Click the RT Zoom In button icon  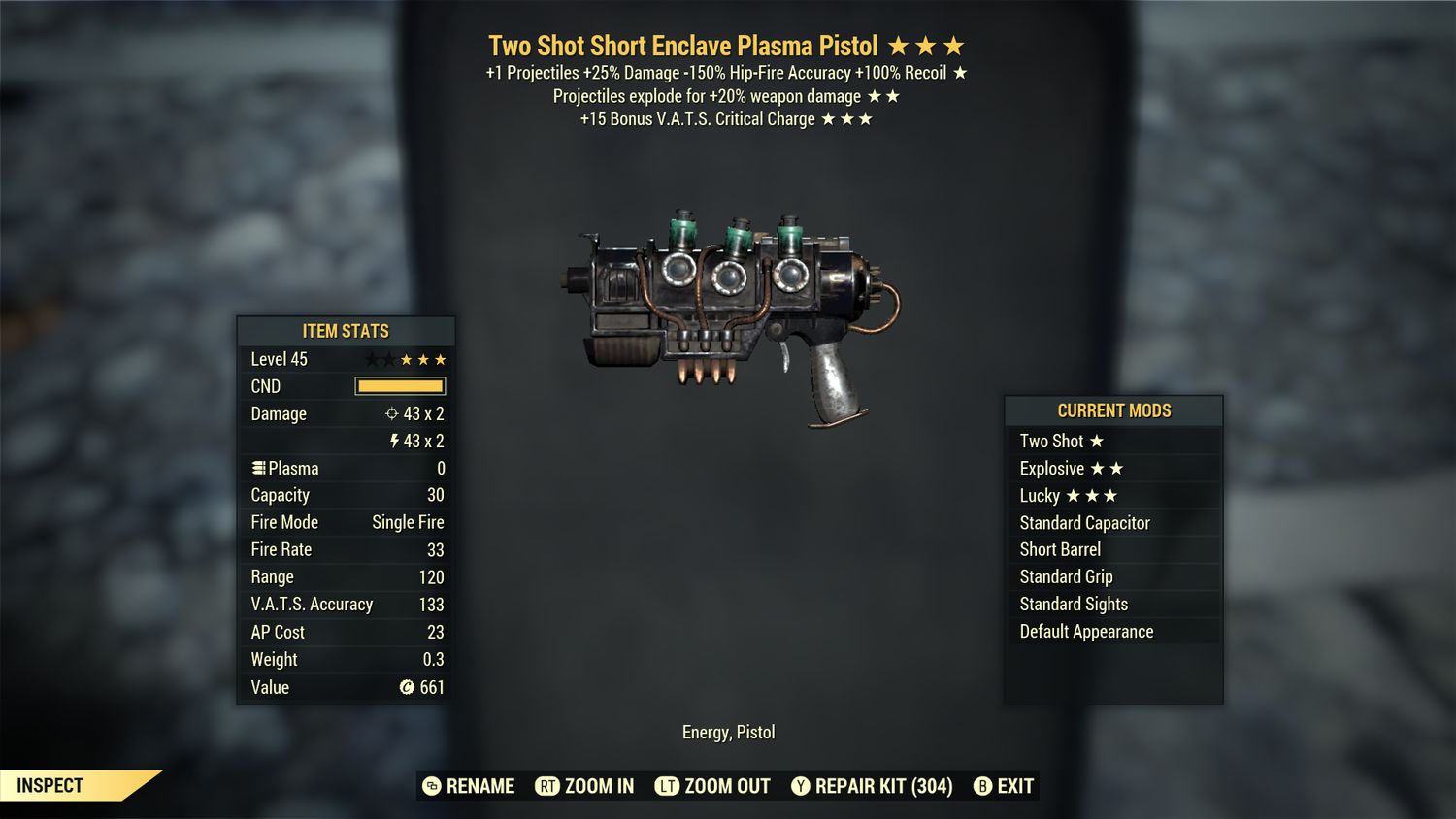coord(546,786)
